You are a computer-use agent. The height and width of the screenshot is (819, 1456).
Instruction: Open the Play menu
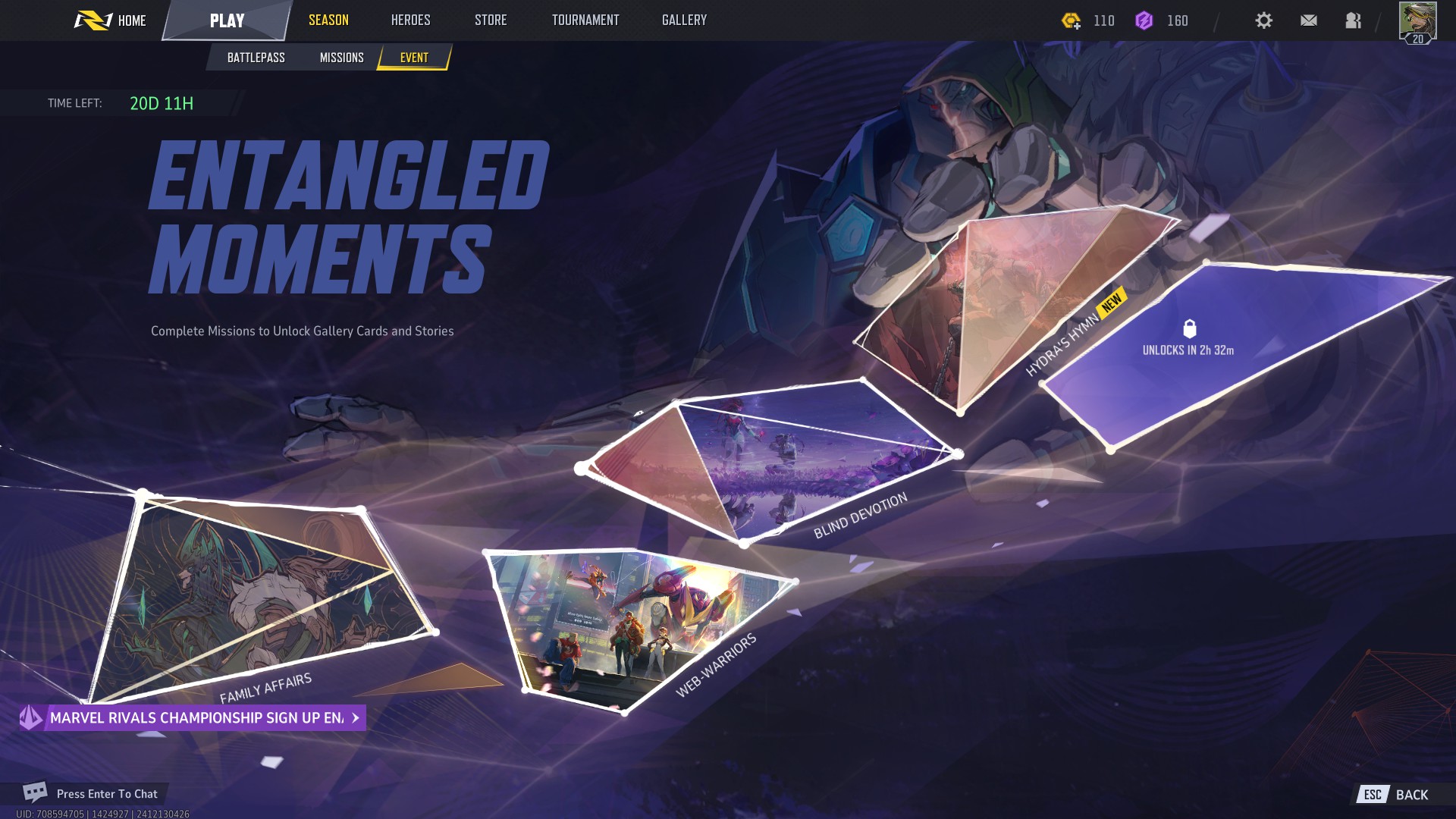(227, 20)
